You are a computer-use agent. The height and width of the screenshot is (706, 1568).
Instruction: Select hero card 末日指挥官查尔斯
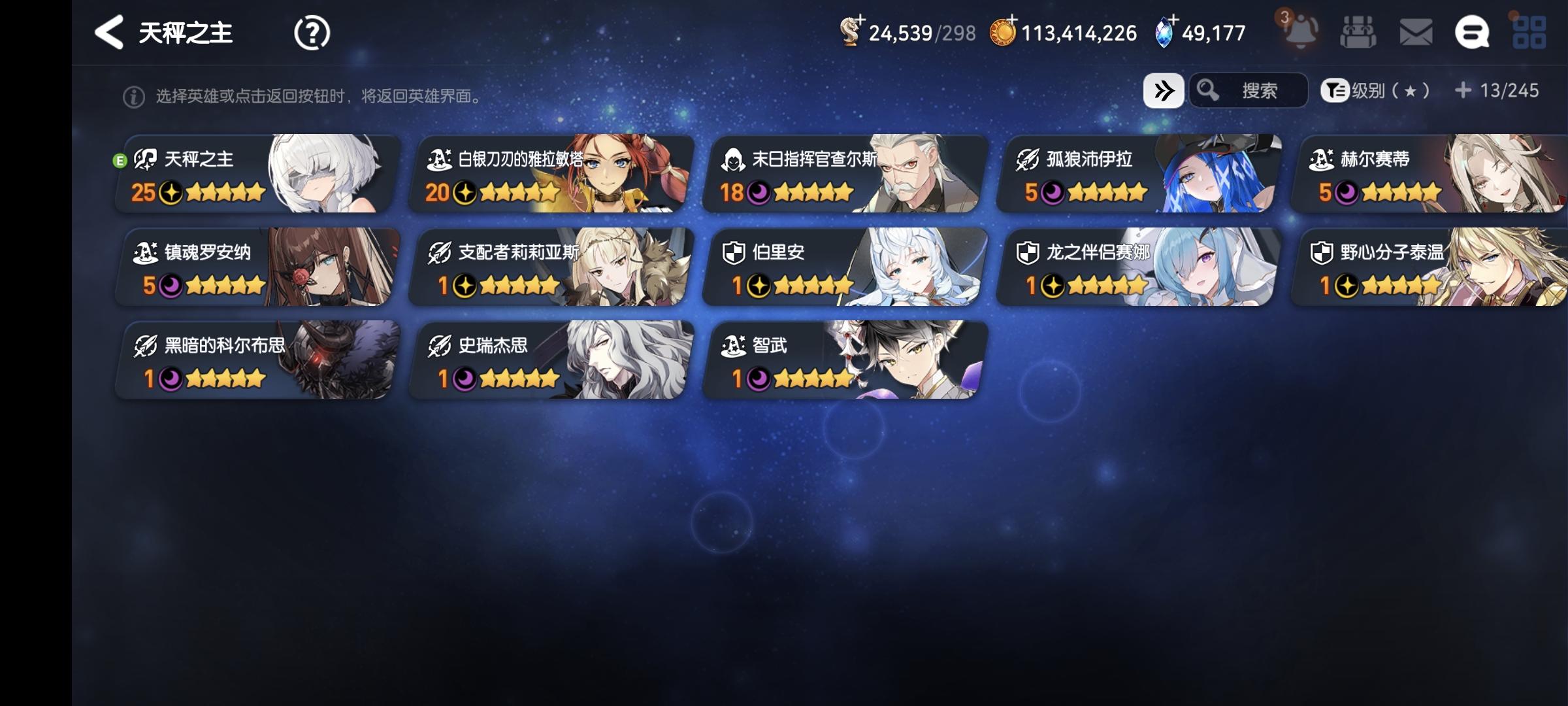(843, 173)
